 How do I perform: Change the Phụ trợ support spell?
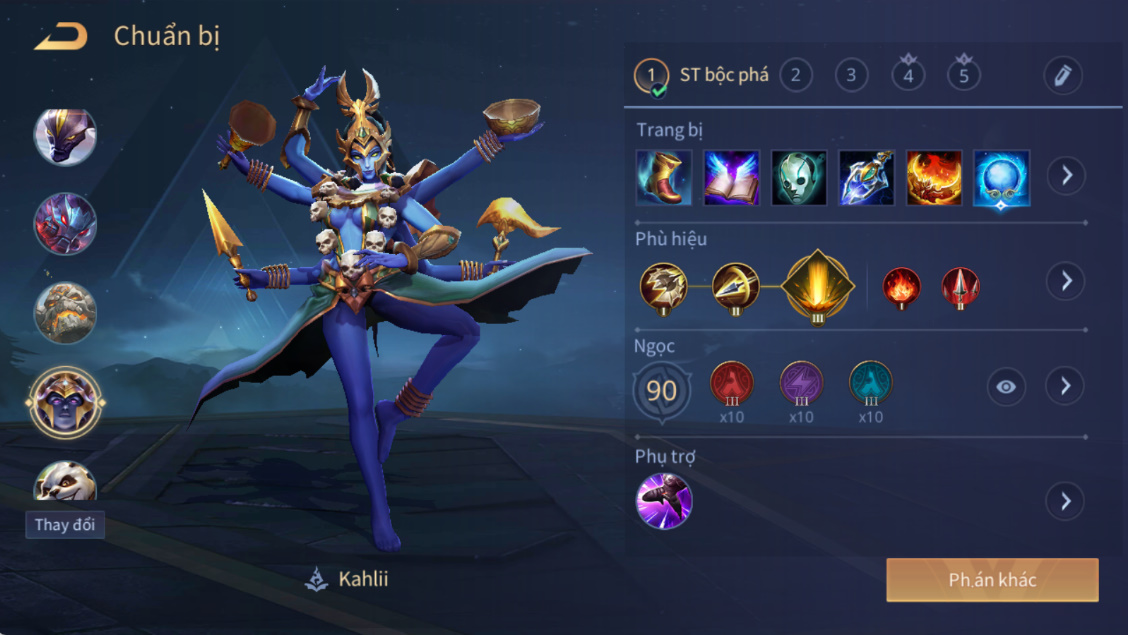tap(1066, 500)
